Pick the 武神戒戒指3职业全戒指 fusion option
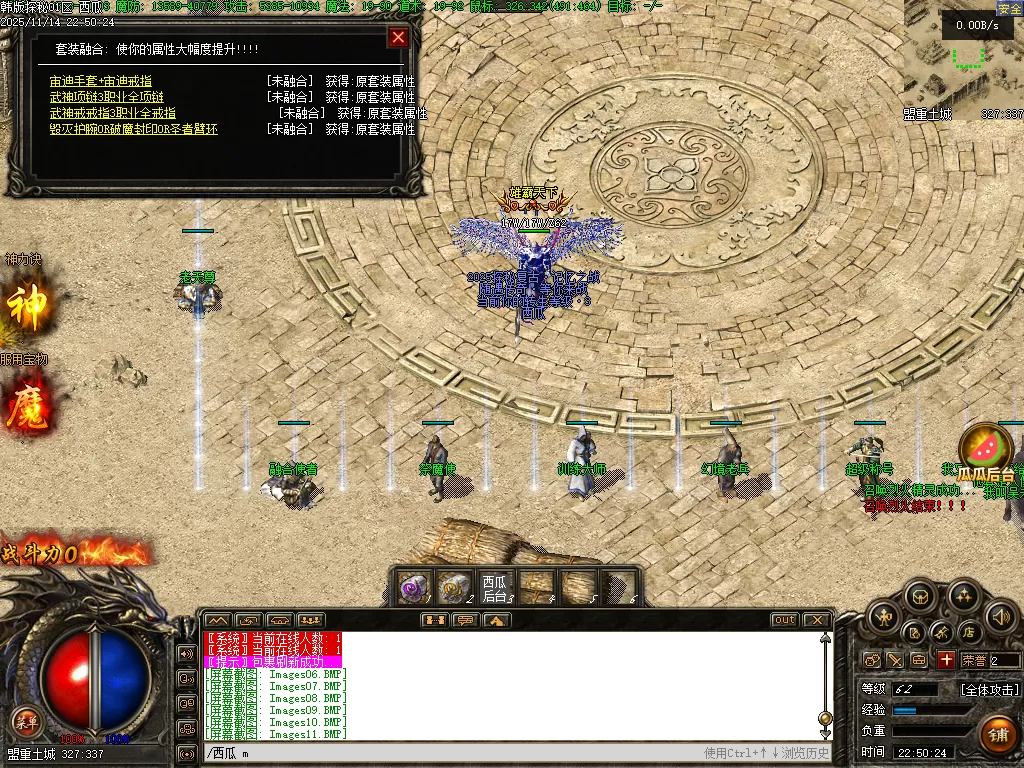The height and width of the screenshot is (768, 1024). tap(113, 113)
